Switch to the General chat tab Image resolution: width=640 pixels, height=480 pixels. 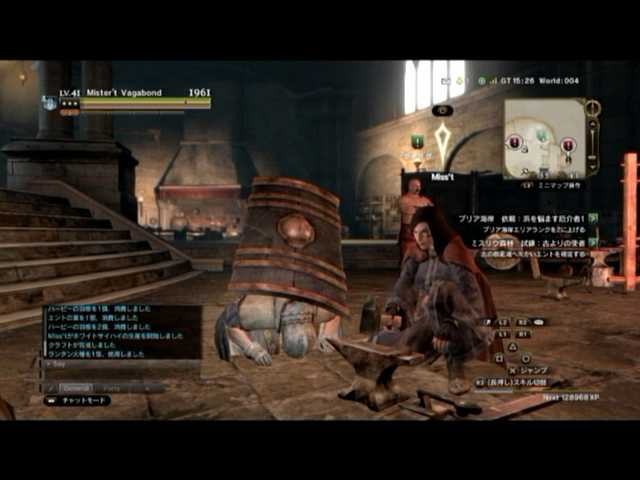(x=76, y=387)
